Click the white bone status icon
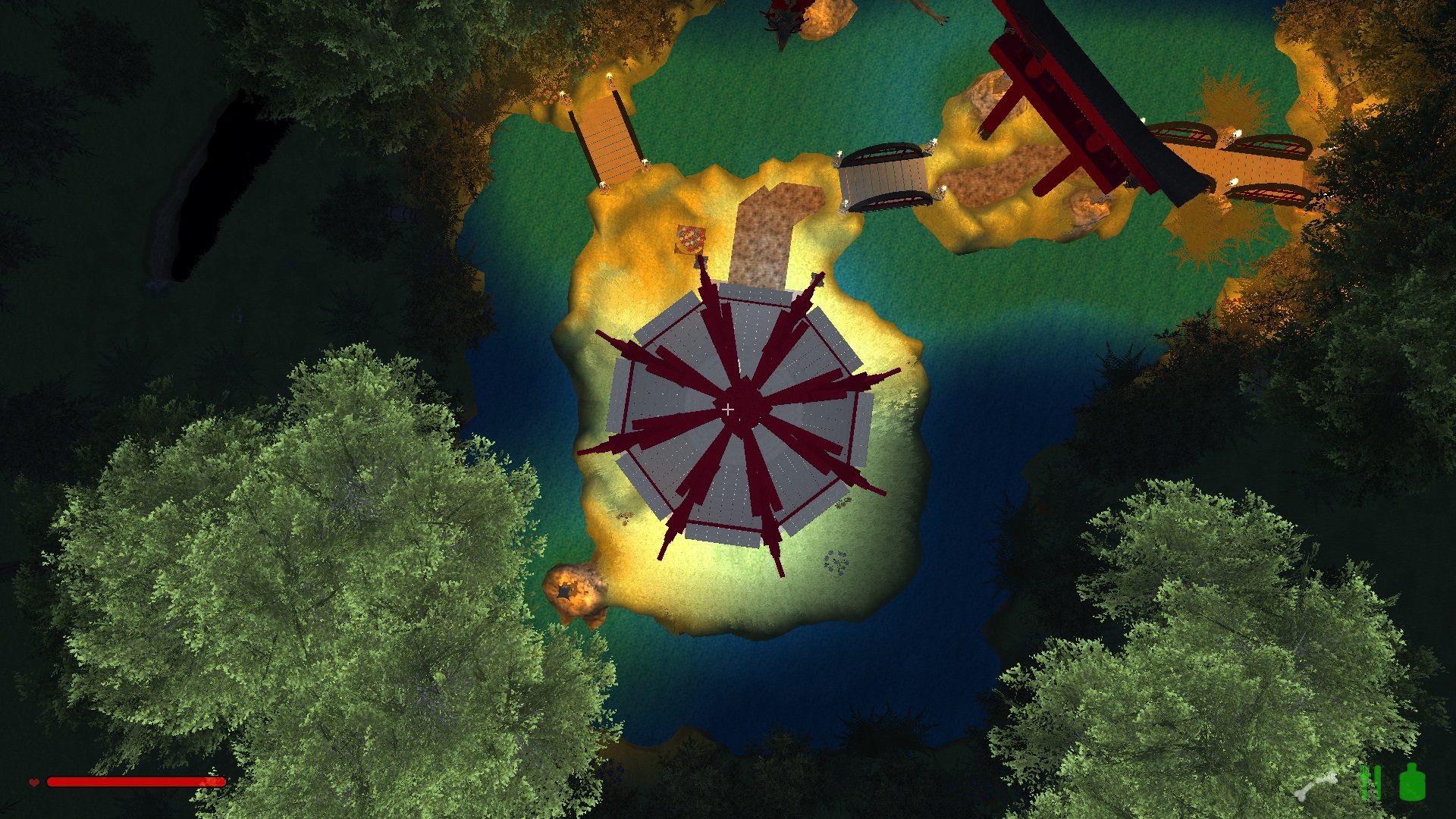The width and height of the screenshot is (1456, 819). [x=1316, y=786]
